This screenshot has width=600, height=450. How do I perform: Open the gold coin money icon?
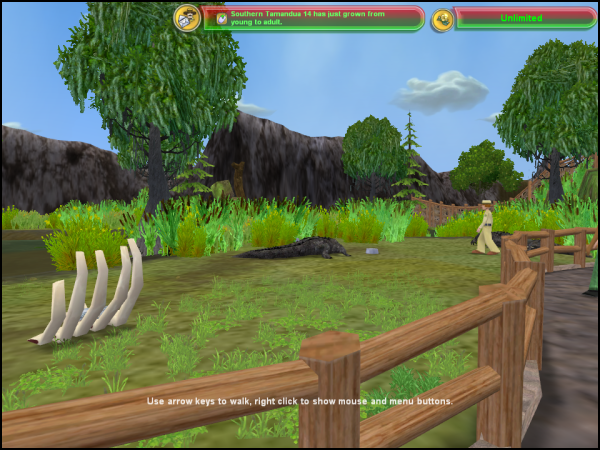coord(443,17)
